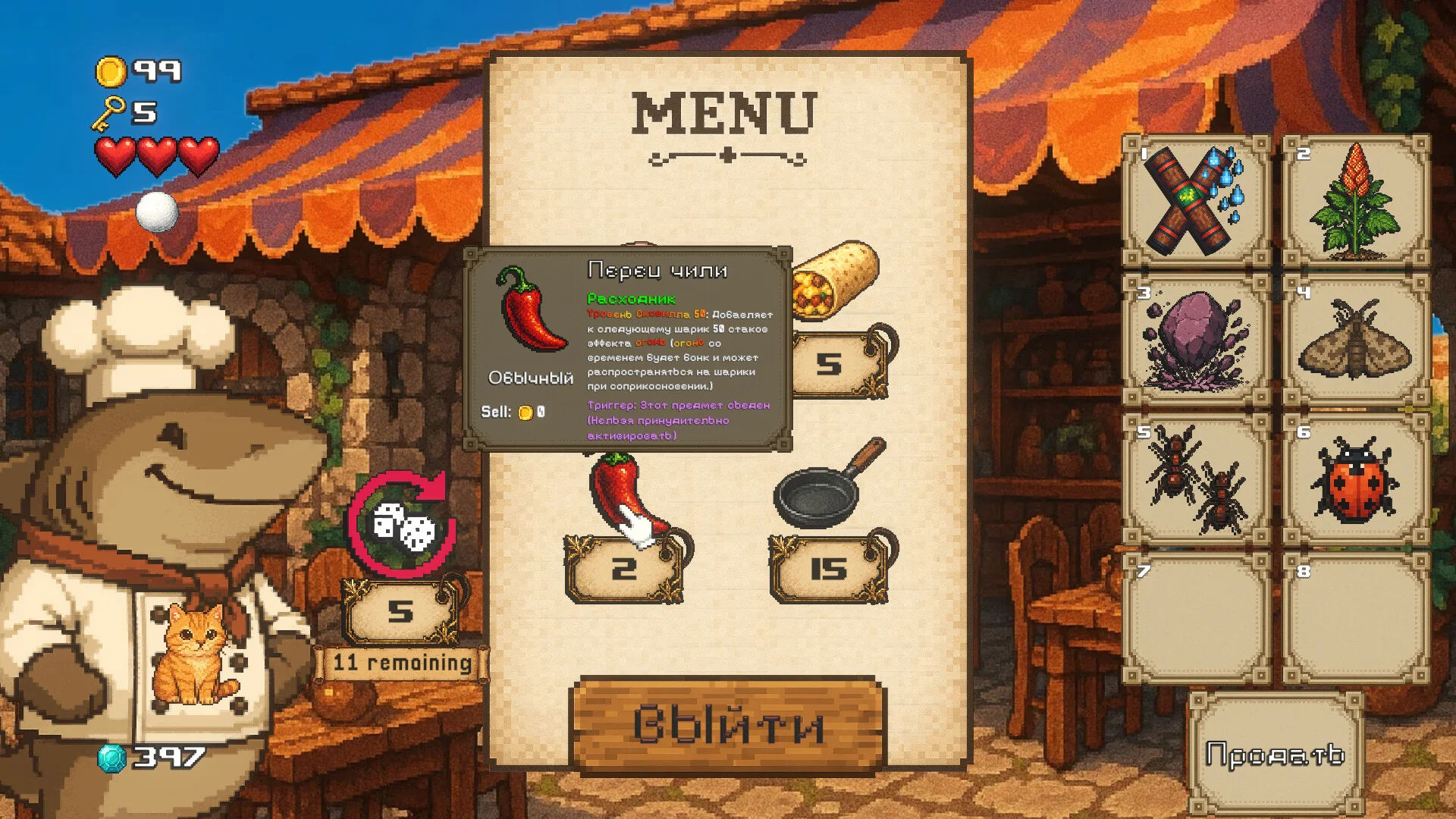Select the crossed logs item in slot 1
This screenshot has width=1456, height=819.
pos(1196,201)
